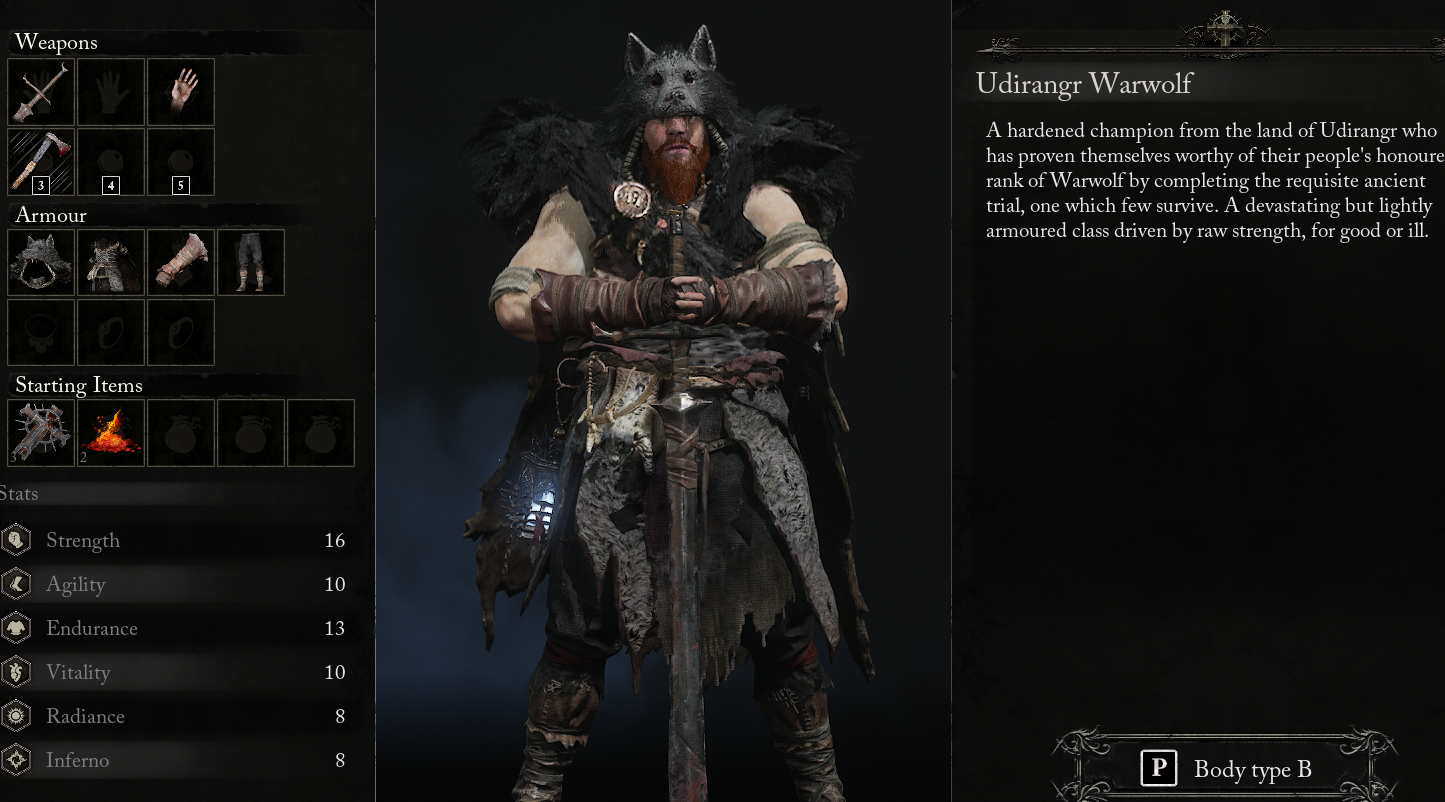
Task: Select the ember starting item
Action: (x=110, y=432)
